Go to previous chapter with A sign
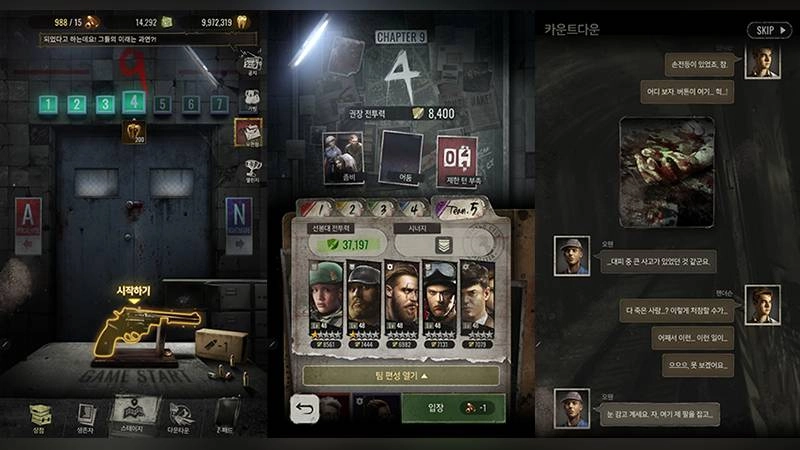The image size is (800, 450). click(x=28, y=224)
